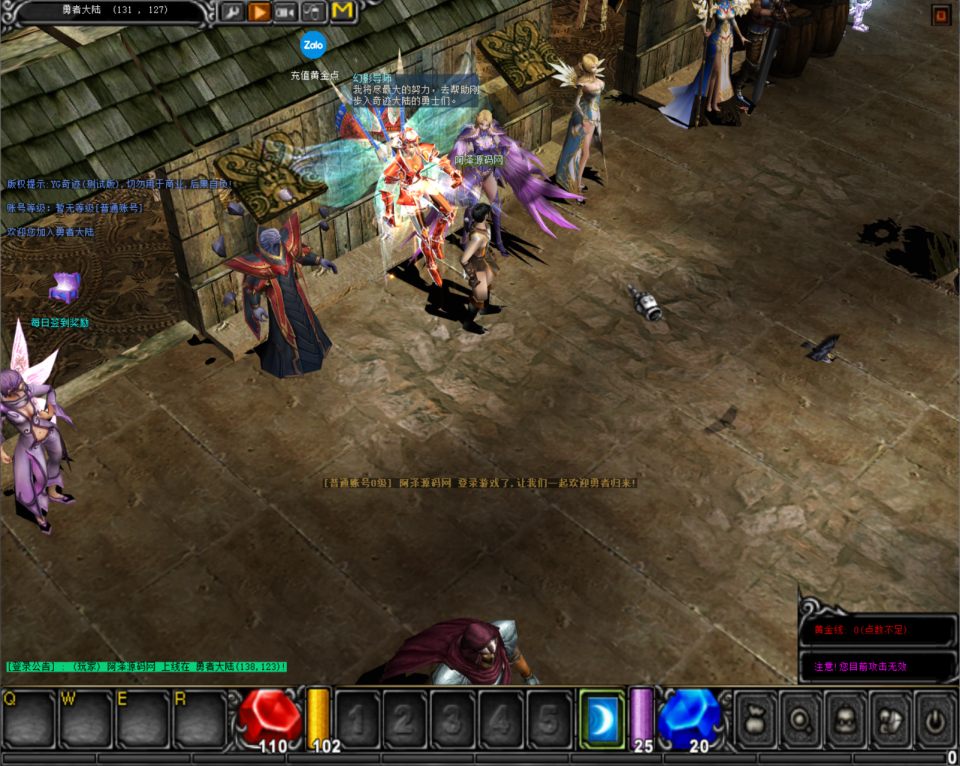Toggle the video camera button
Image resolution: width=960 pixels, height=766 pixels.
[286, 12]
